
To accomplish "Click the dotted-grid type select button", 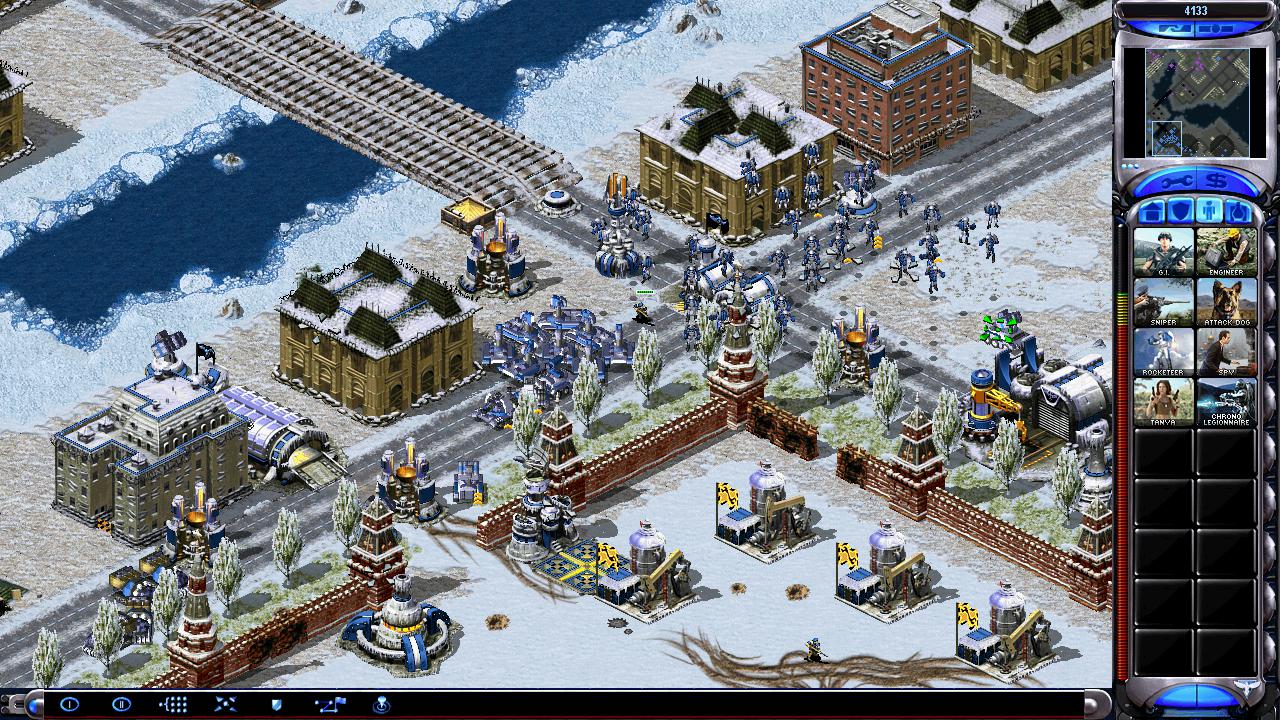I will 173,705.
